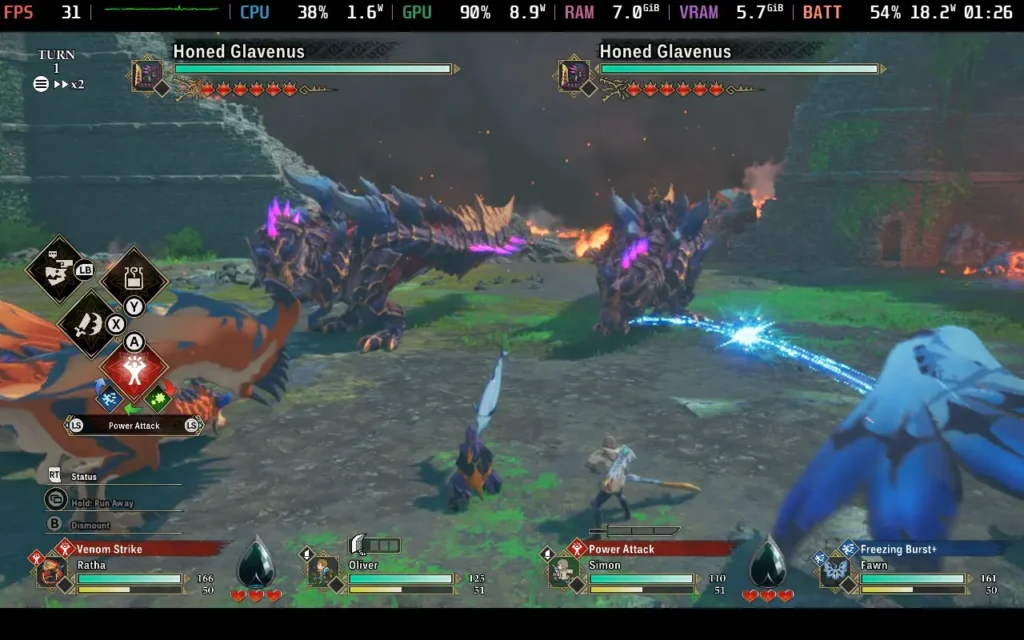The height and width of the screenshot is (640, 1024).
Task: Switch to the blue Speed attack type
Action: 109,398
